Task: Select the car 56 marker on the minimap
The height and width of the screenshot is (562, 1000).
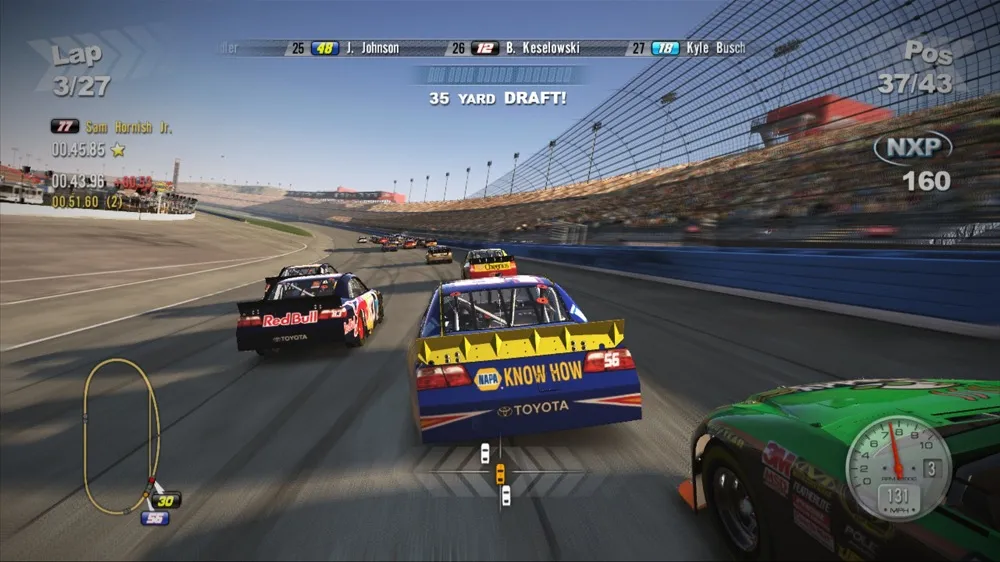Action: 154,518
